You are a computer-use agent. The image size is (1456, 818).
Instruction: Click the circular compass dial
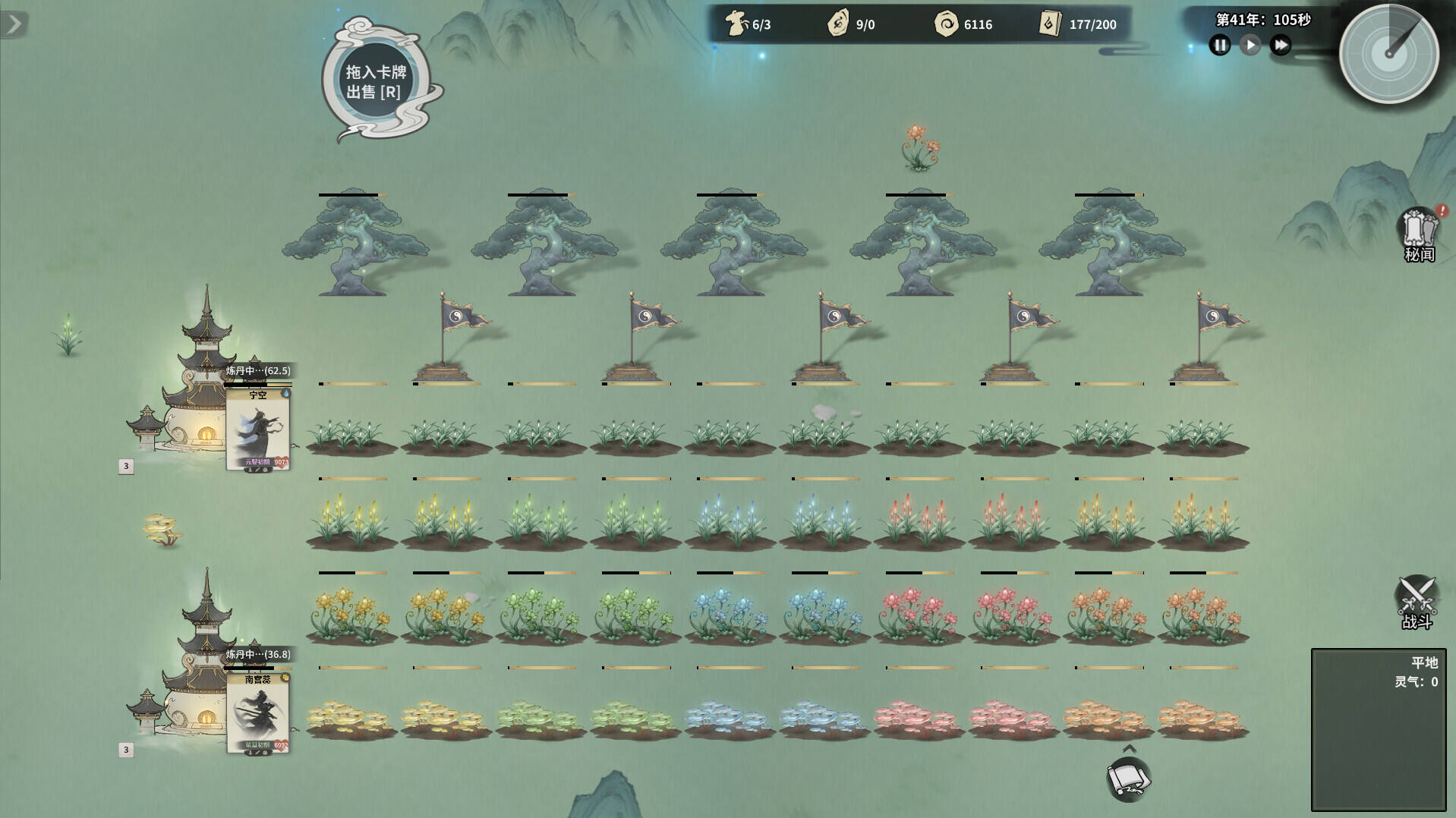(x=1388, y=54)
